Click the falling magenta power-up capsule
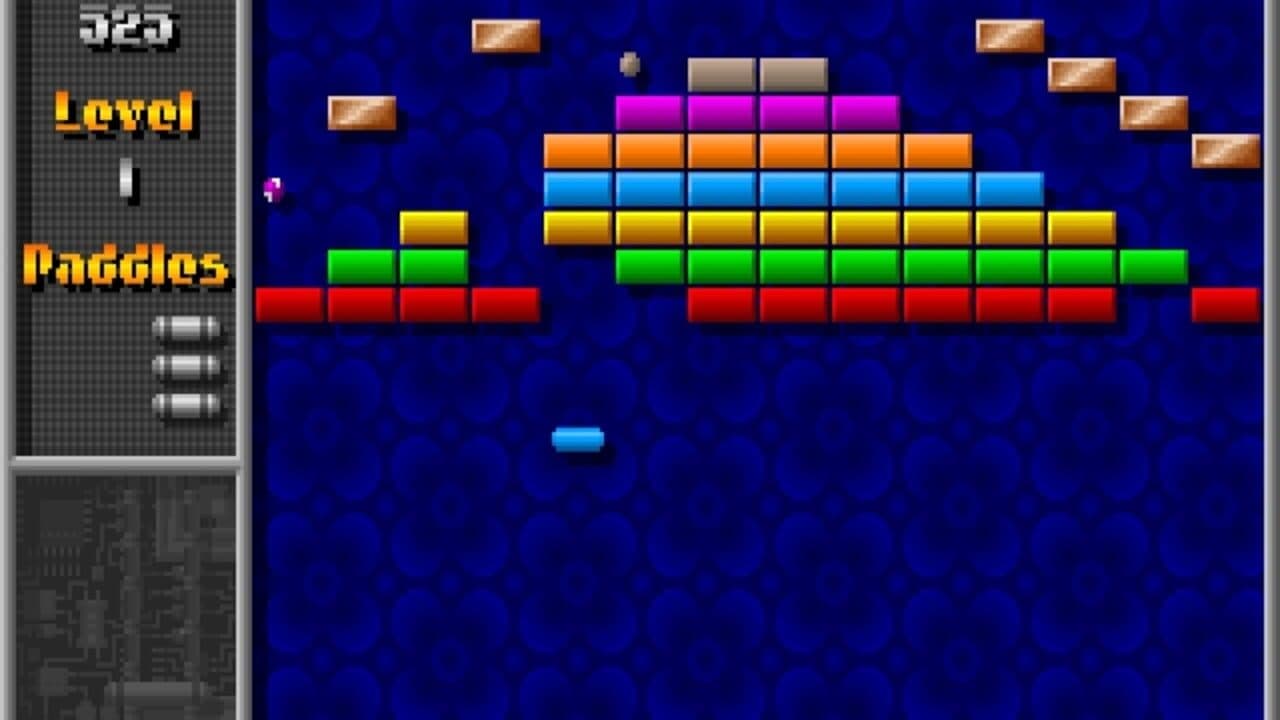 pos(271,189)
